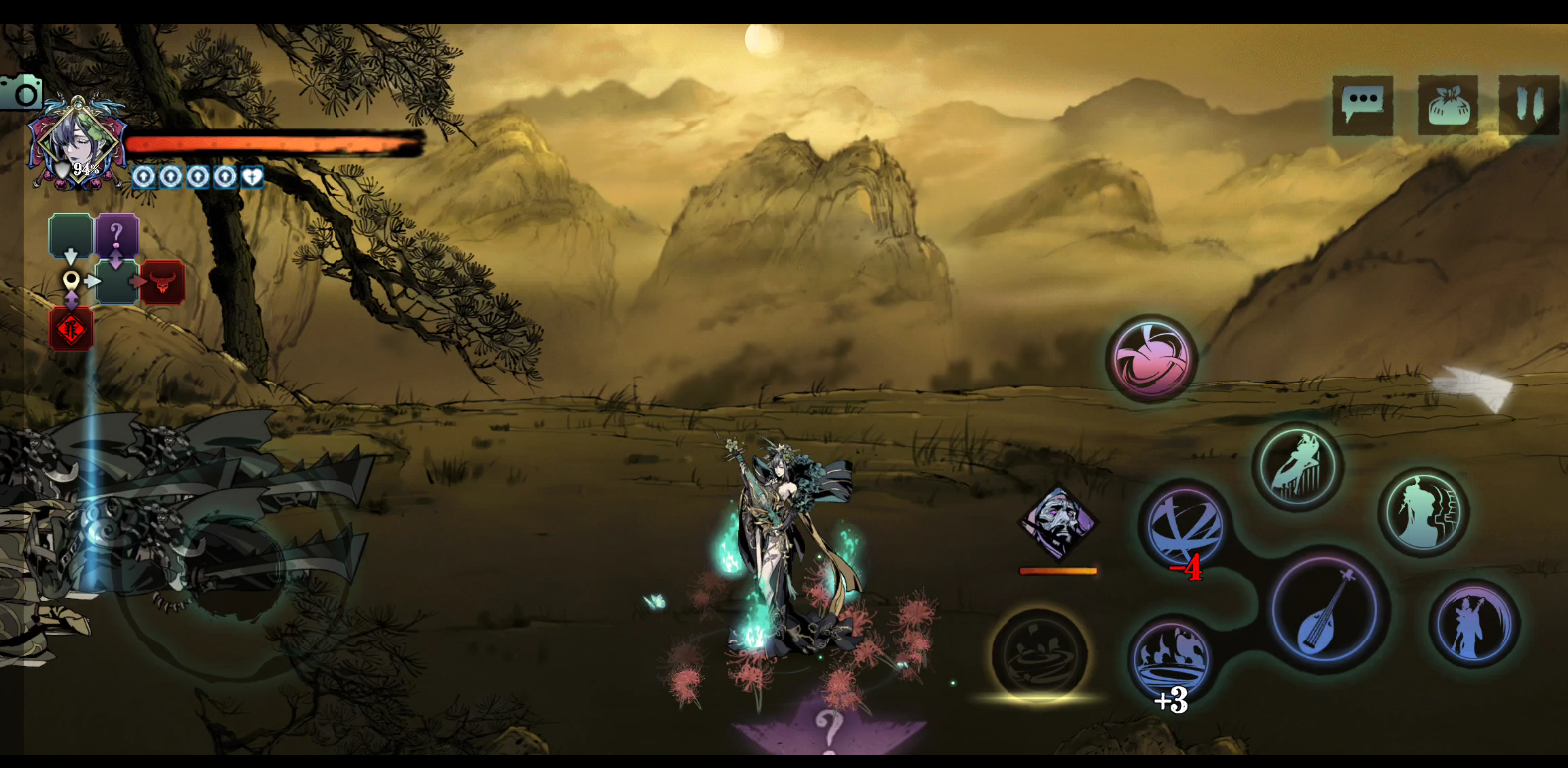Take a screenshot with the camera icon
The height and width of the screenshot is (768, 1568).
(x=21, y=93)
